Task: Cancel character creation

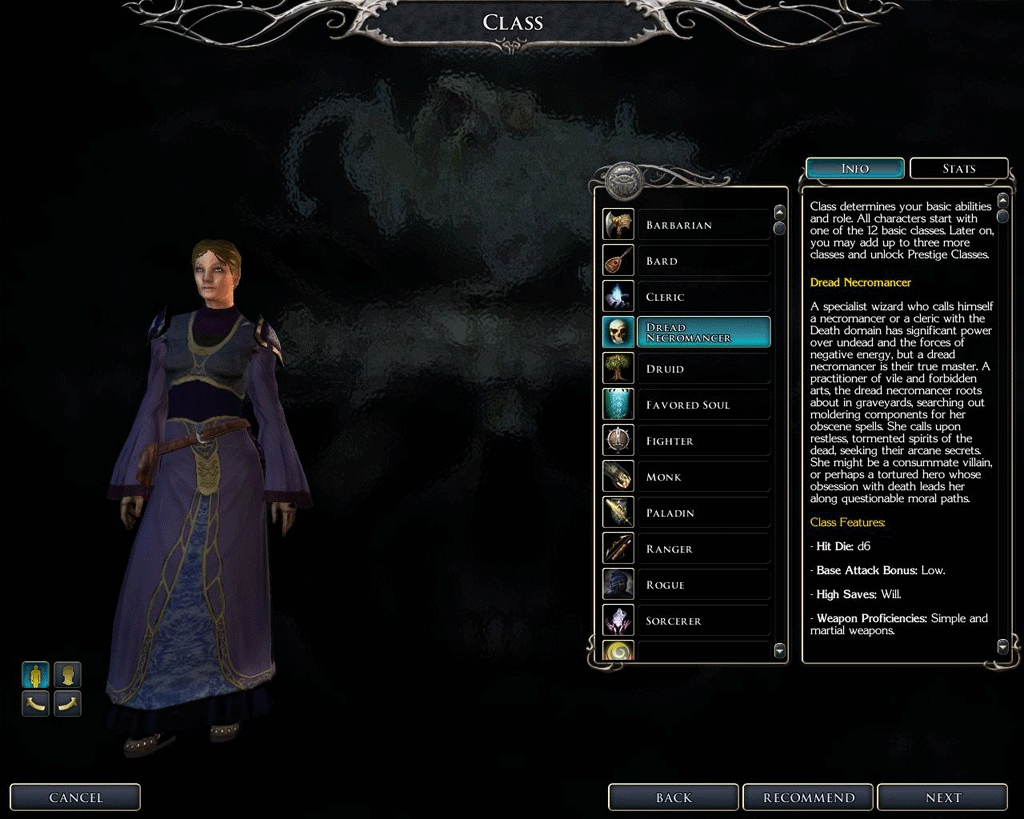Action: [76, 797]
